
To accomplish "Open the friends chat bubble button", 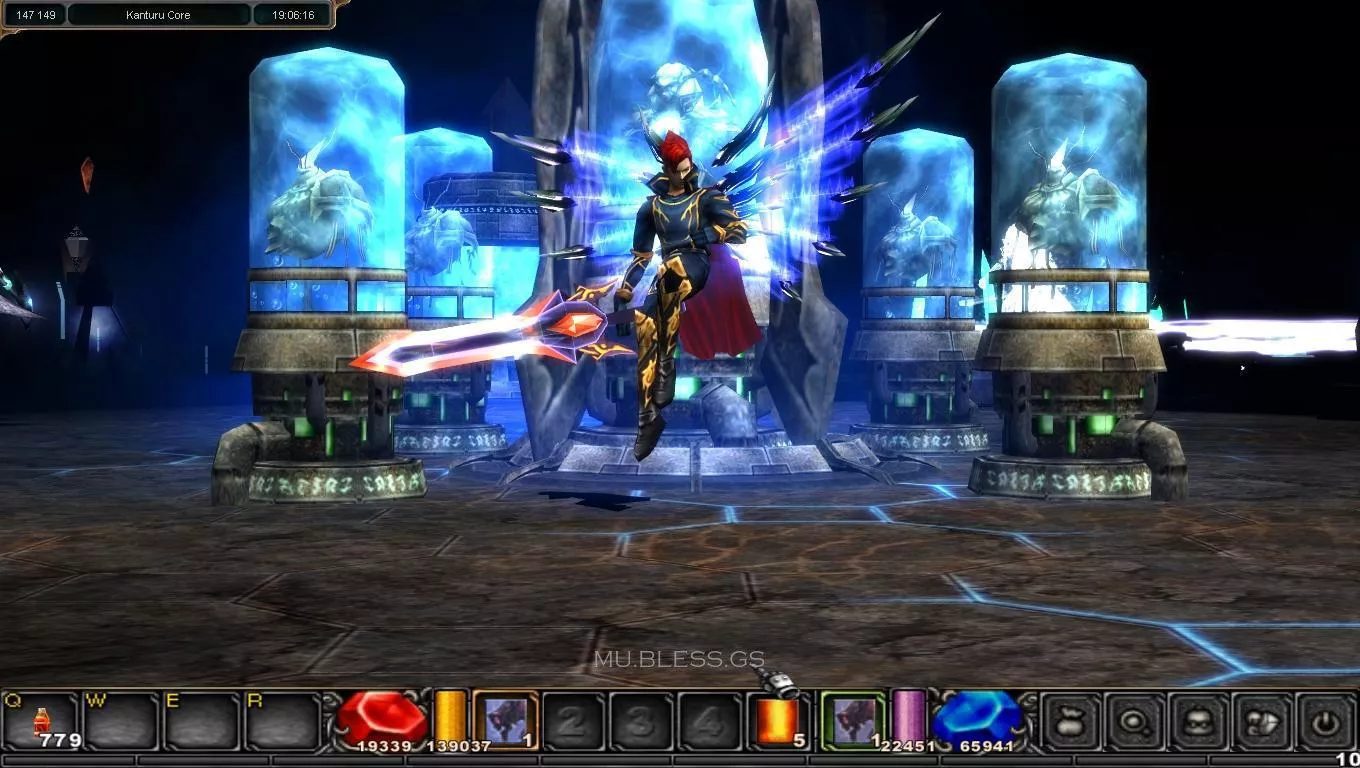I will point(1262,721).
